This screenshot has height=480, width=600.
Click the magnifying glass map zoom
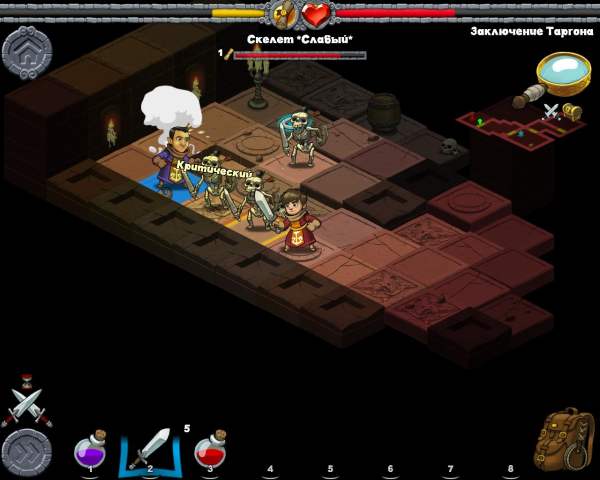[x=561, y=74]
